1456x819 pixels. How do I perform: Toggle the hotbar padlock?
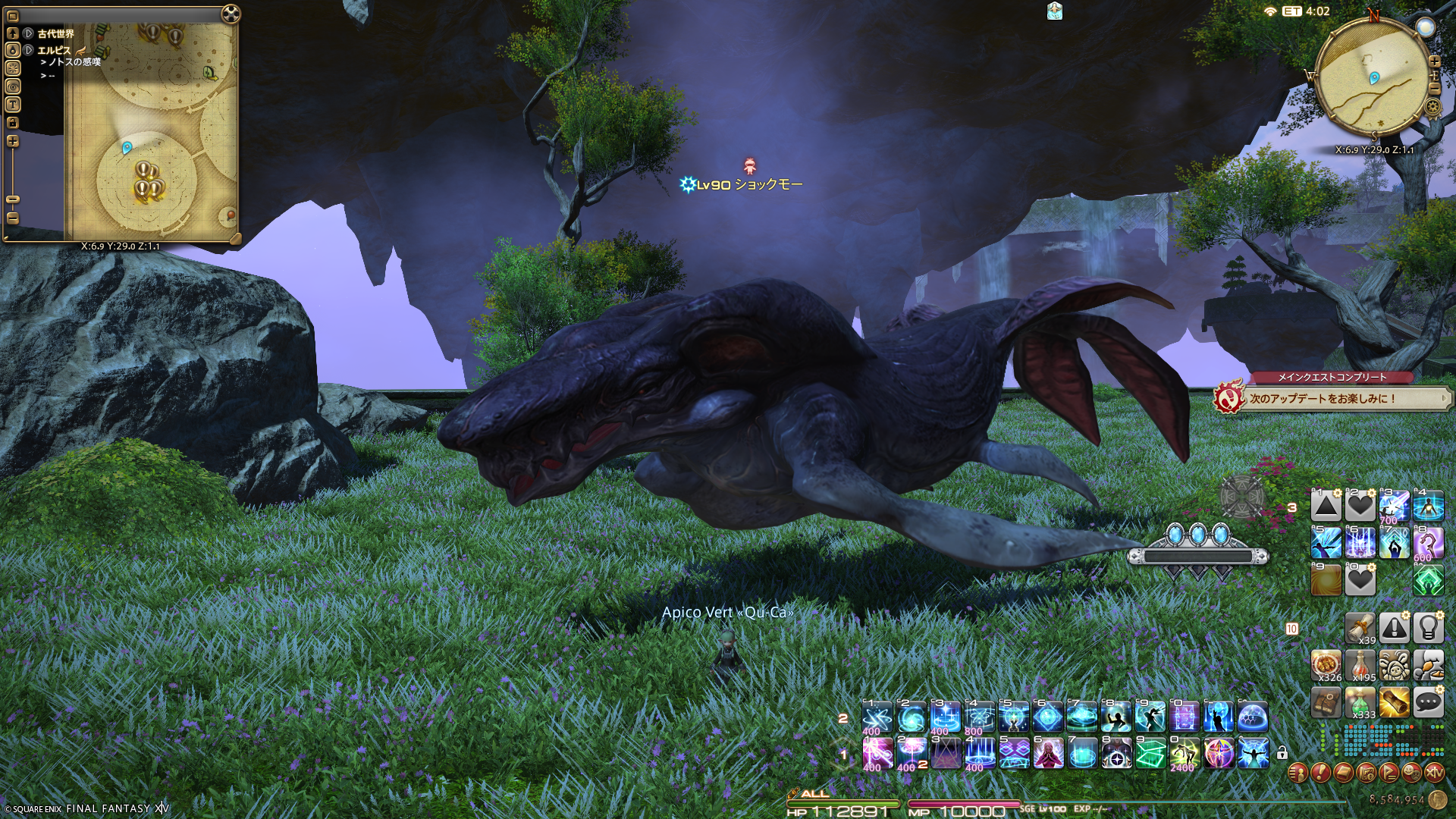(x=1282, y=753)
